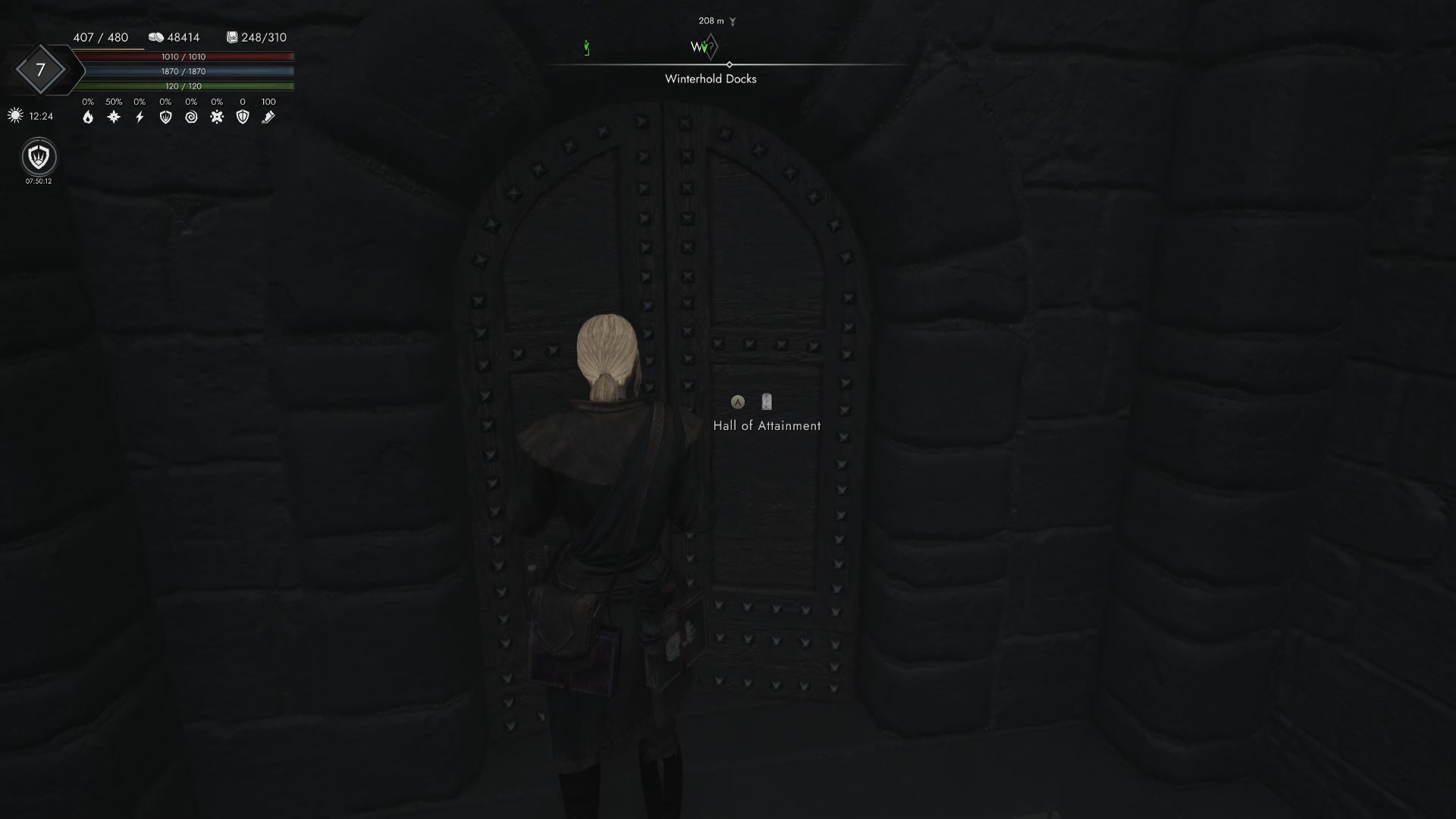Select the shock resistance lightning icon
Screen dimensions: 1456x819
point(140,117)
